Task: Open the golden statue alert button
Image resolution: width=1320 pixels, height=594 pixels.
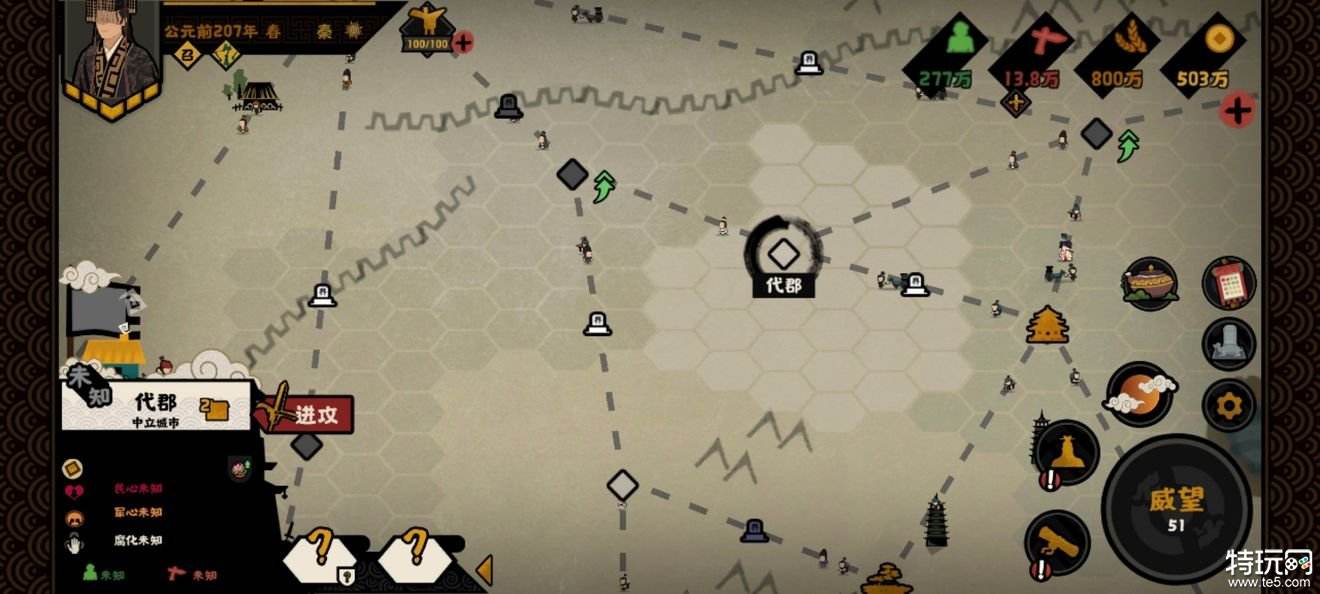Action: 1067,452
